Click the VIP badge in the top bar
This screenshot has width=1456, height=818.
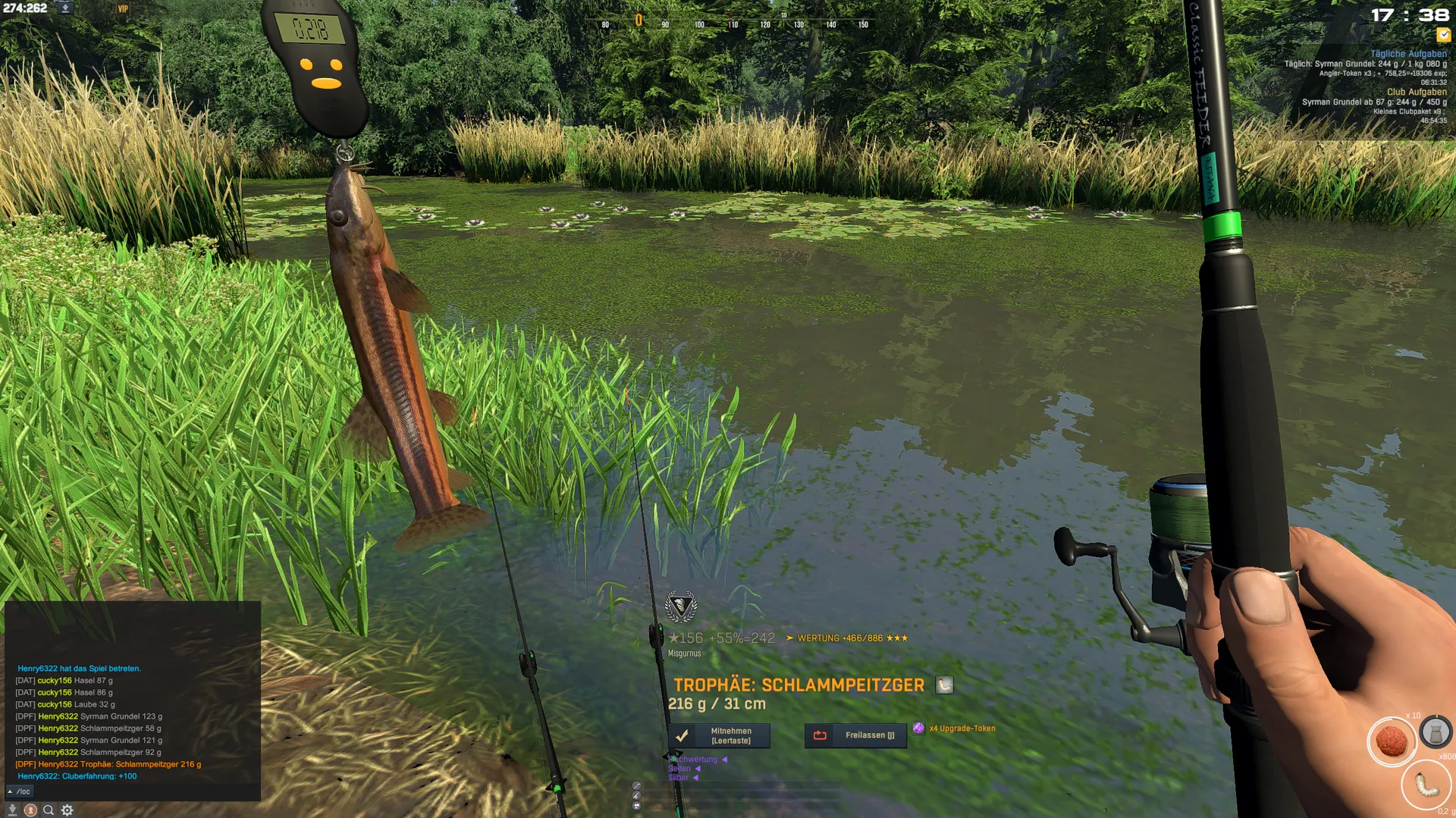[123, 9]
